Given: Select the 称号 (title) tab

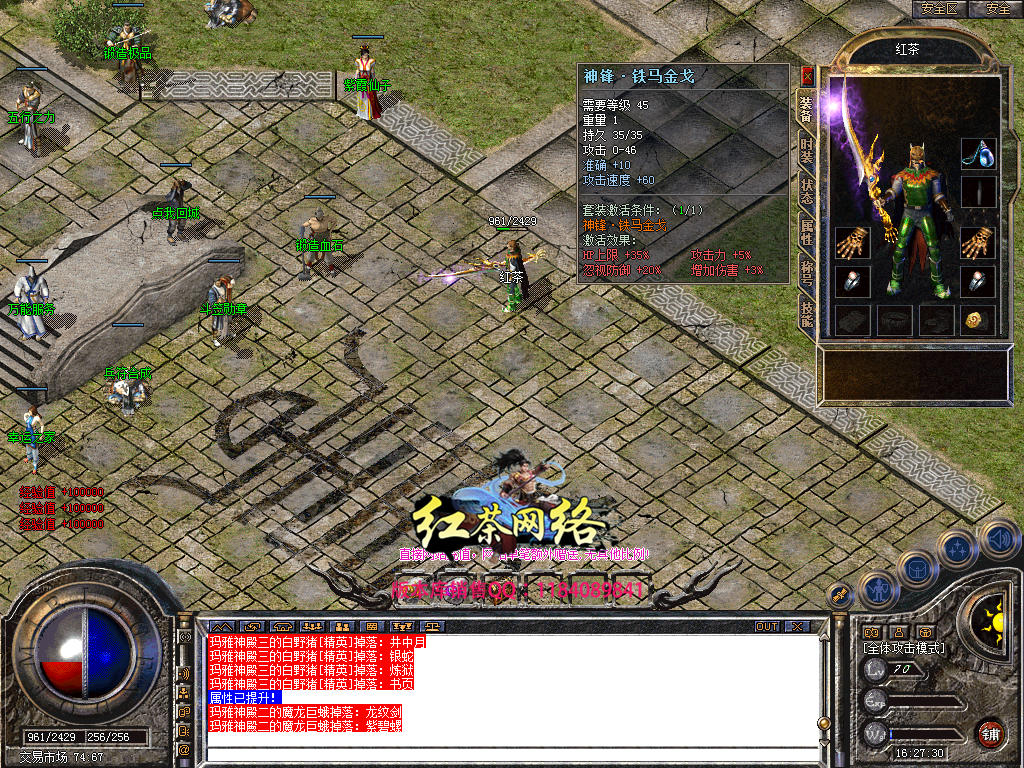Looking at the screenshot, I should tap(806, 274).
